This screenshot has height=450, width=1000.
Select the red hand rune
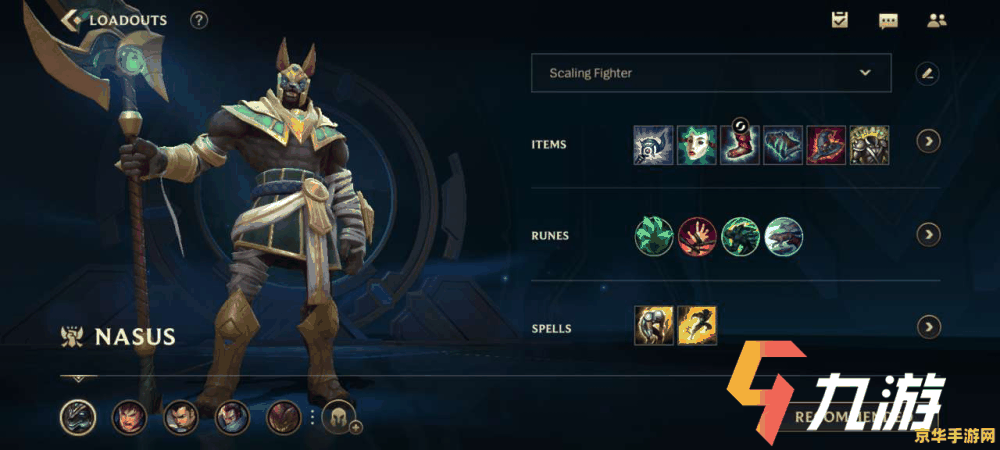tap(697, 236)
